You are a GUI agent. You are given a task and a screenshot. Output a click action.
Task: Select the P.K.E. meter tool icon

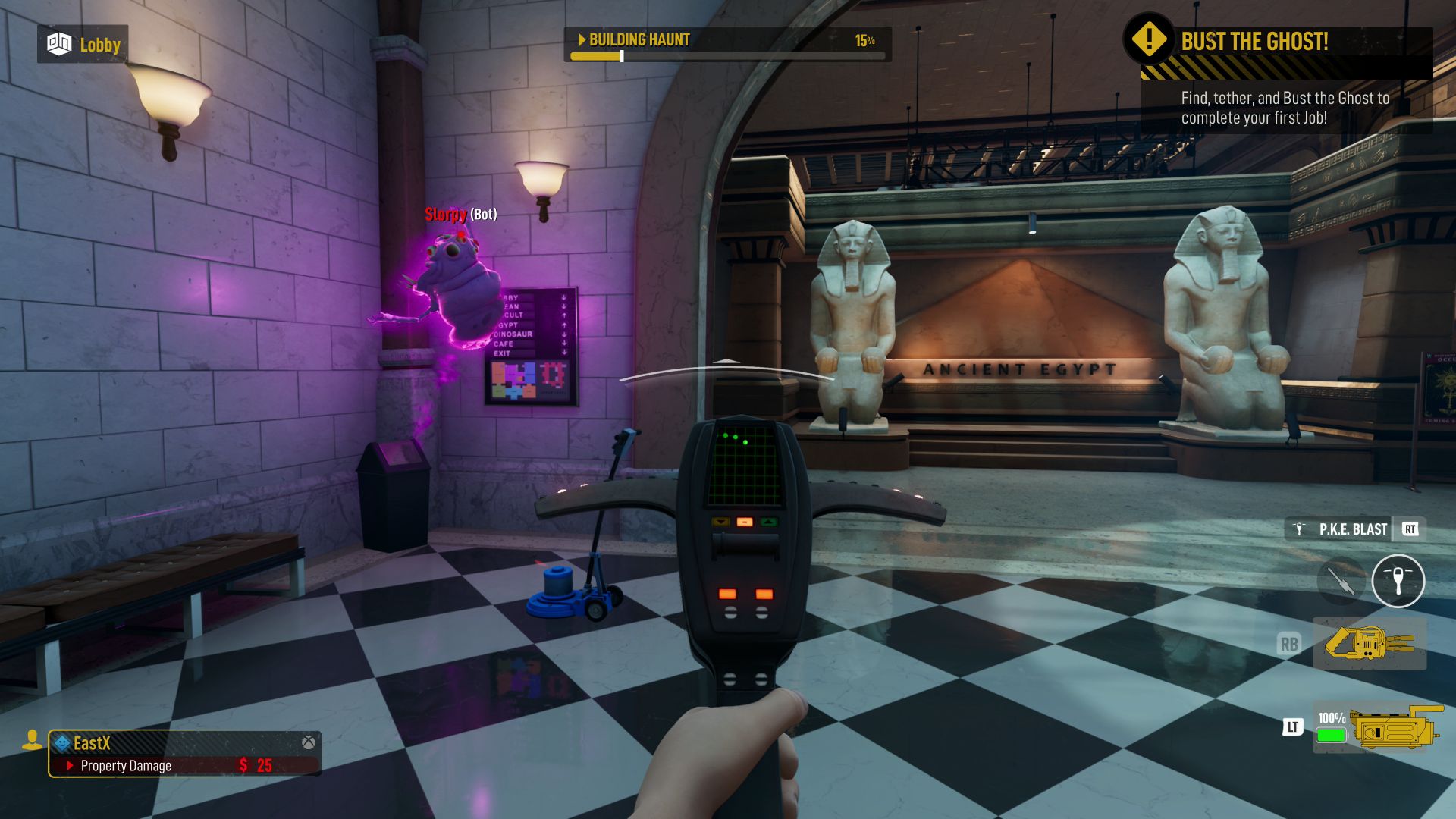click(1398, 581)
